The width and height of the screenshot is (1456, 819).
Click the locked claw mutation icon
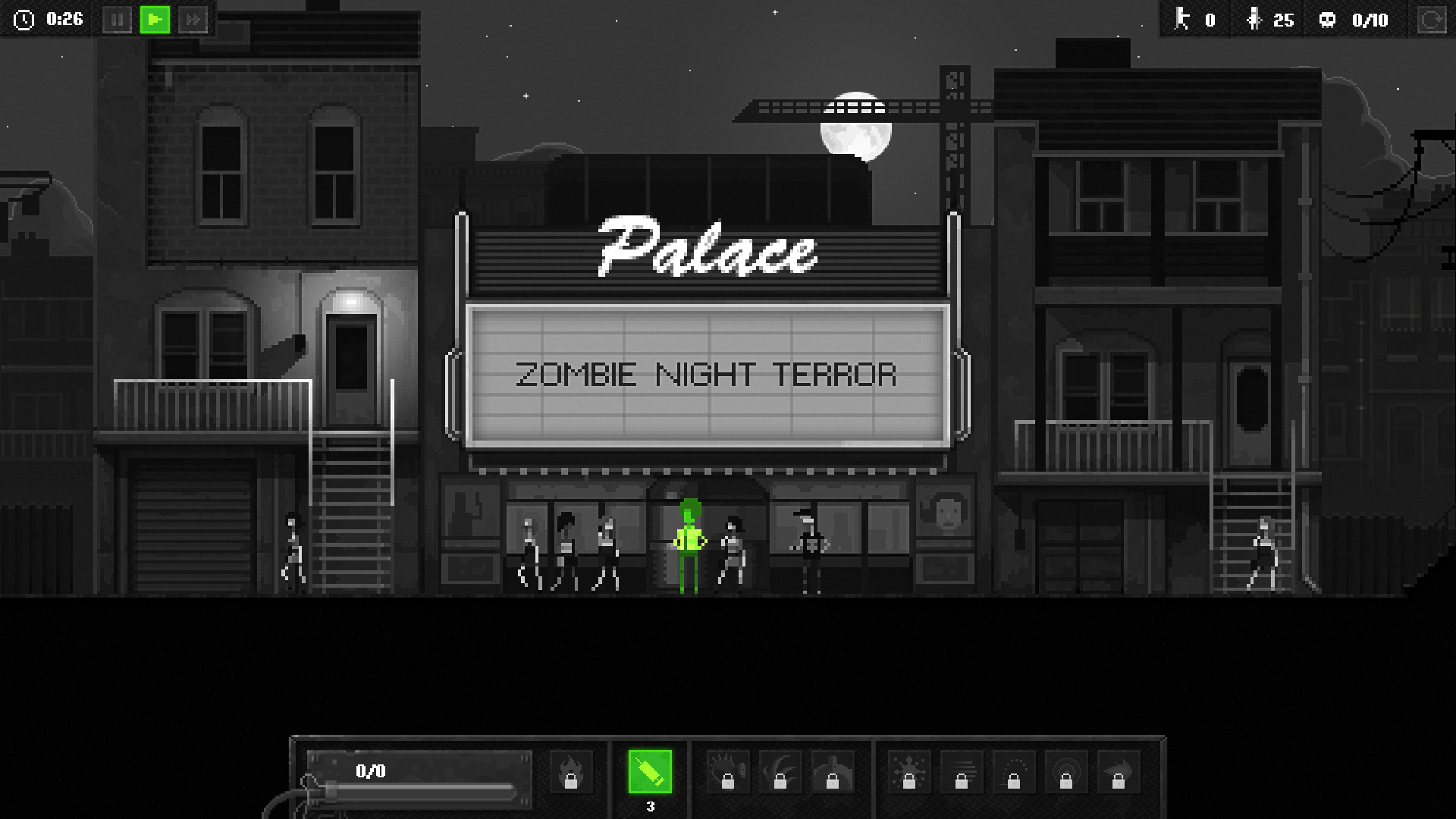point(781,771)
